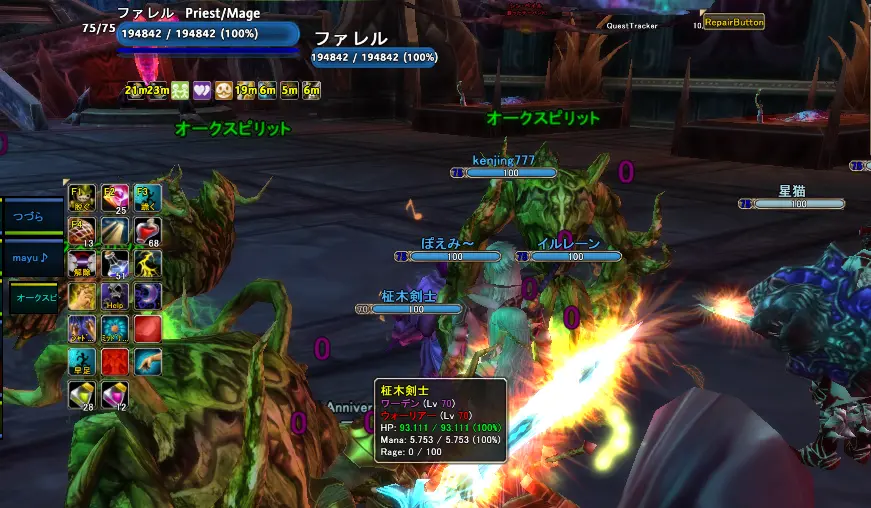871x508 pixels.
Task: Activate the F1 skill icon
Action: point(81,196)
